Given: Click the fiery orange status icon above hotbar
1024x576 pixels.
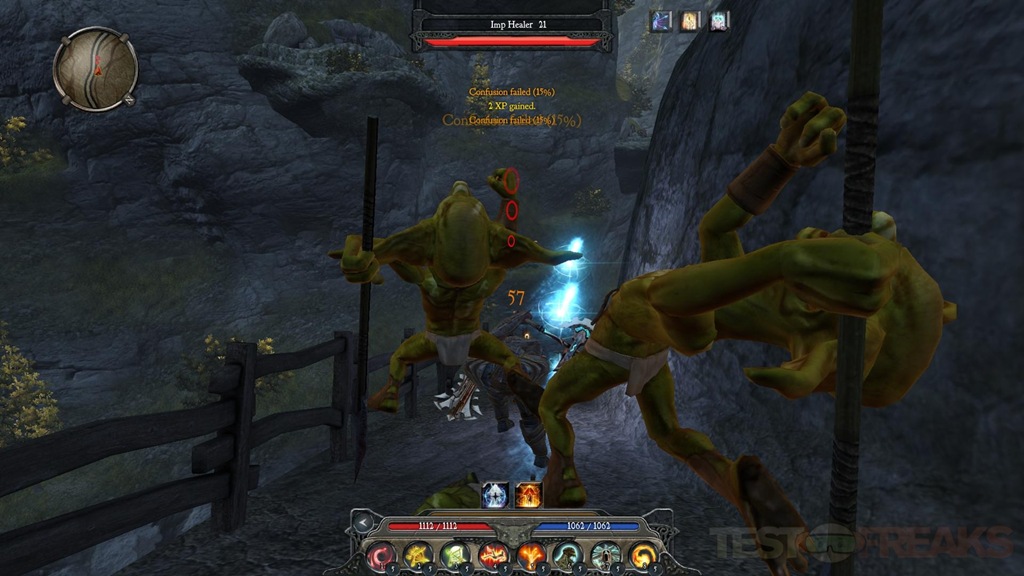Looking at the screenshot, I should click(x=528, y=494).
